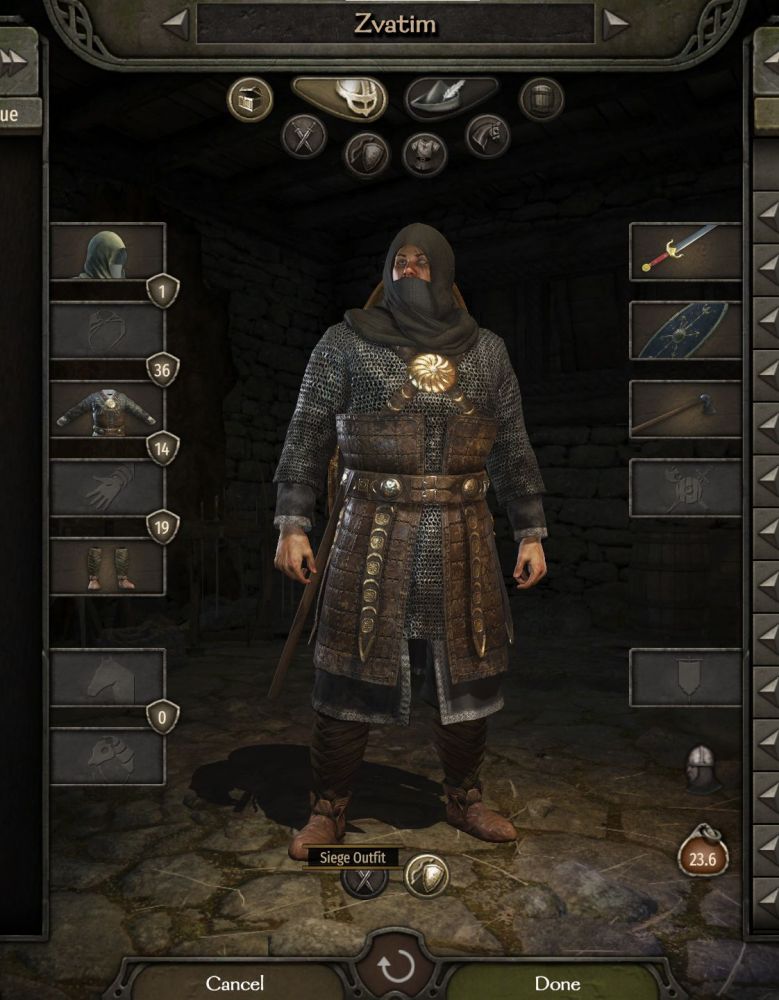779x1000 pixels.
Task: Cancel the inventory changes
Action: (x=234, y=982)
